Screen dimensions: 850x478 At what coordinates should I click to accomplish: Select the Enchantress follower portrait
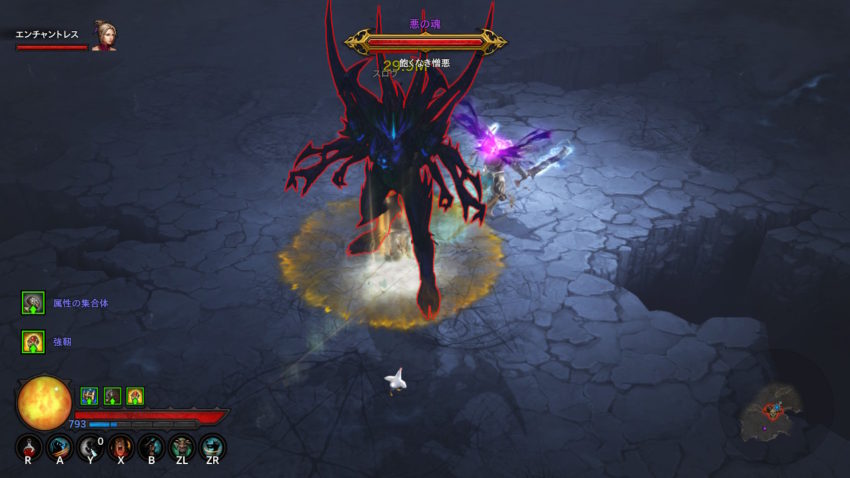(x=103, y=36)
